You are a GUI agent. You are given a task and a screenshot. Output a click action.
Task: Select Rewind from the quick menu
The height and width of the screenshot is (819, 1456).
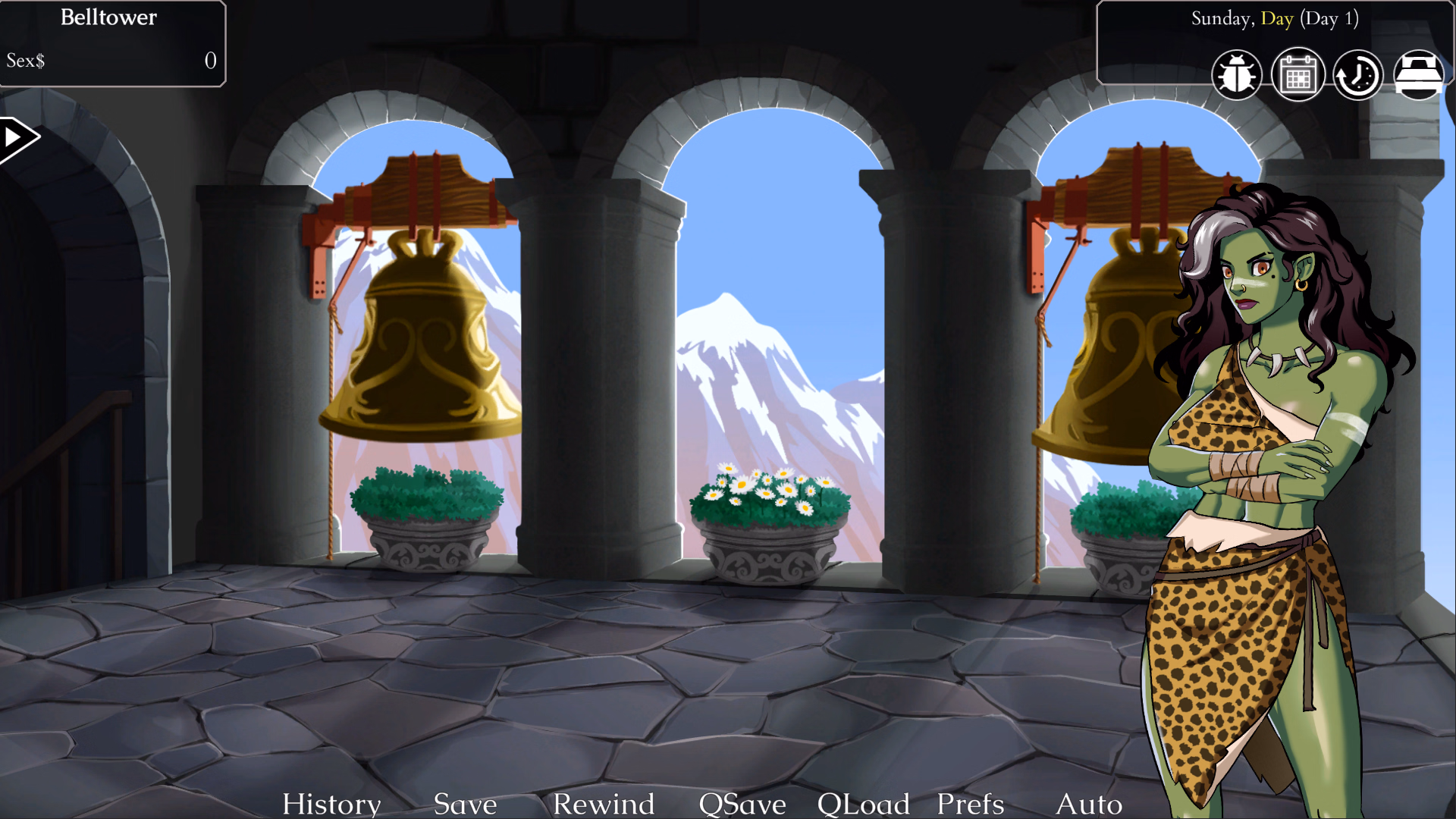click(x=604, y=804)
